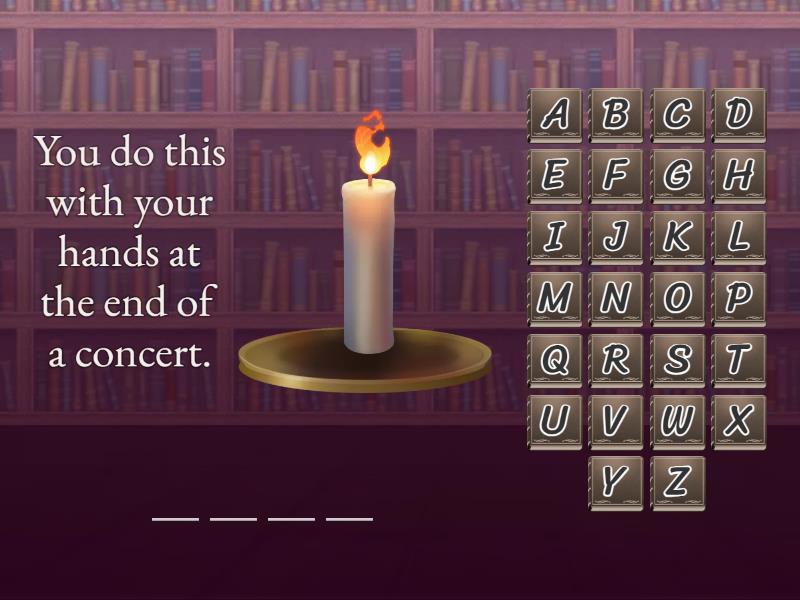Select the letter A tile

[x=555, y=115]
